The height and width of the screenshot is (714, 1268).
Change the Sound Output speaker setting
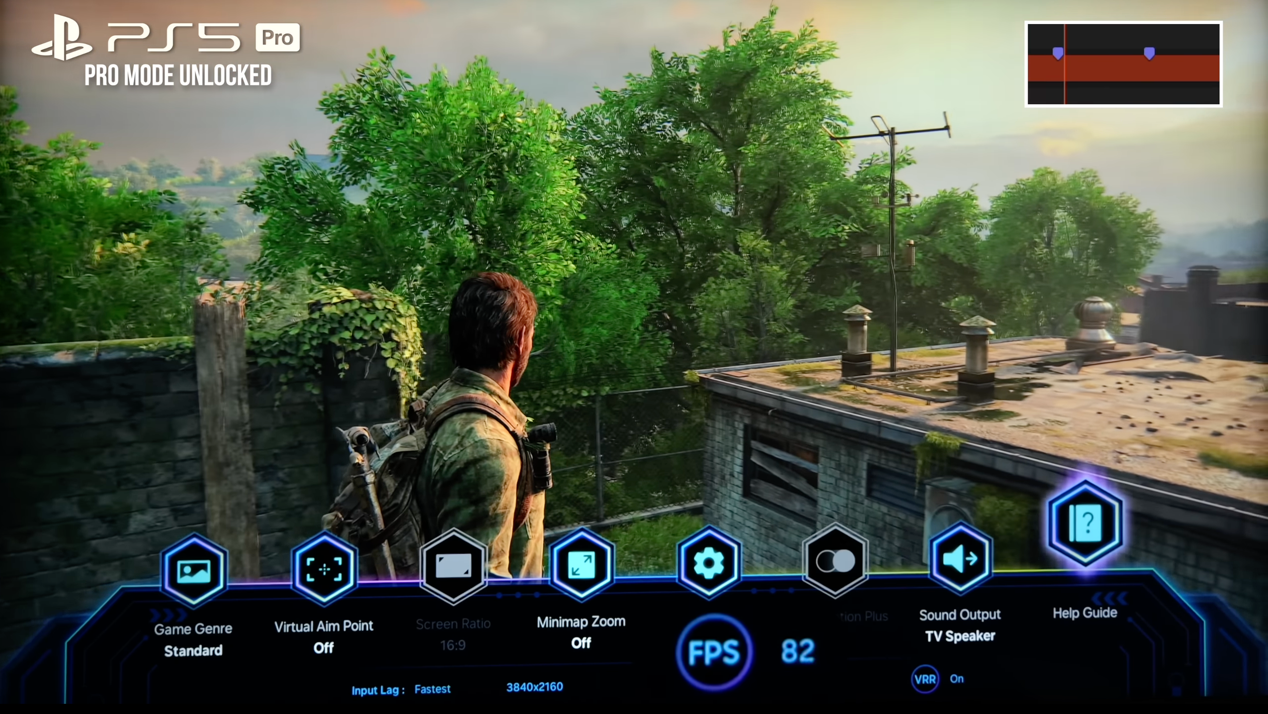tap(960, 559)
